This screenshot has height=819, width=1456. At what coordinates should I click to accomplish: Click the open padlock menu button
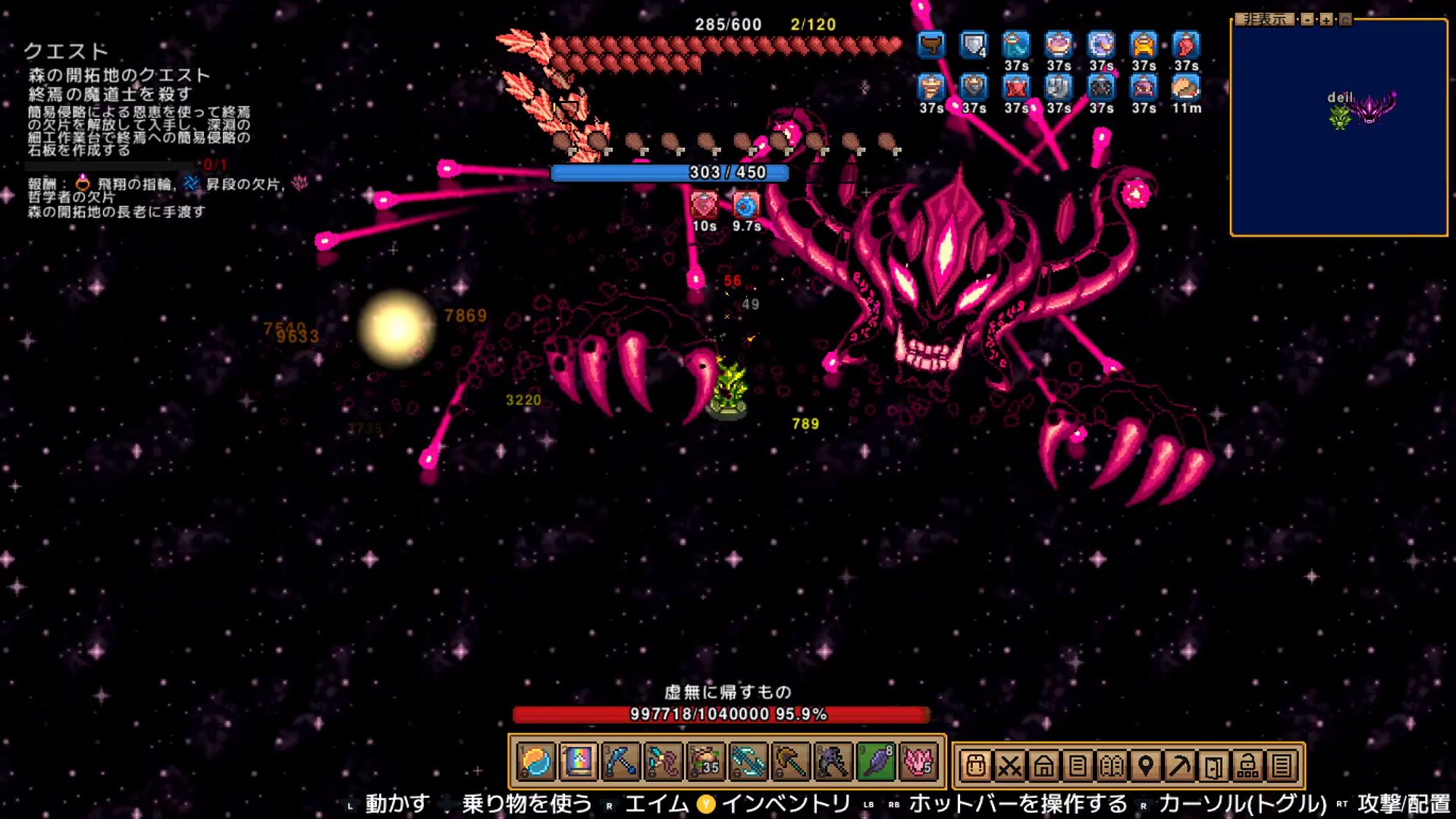1247,766
